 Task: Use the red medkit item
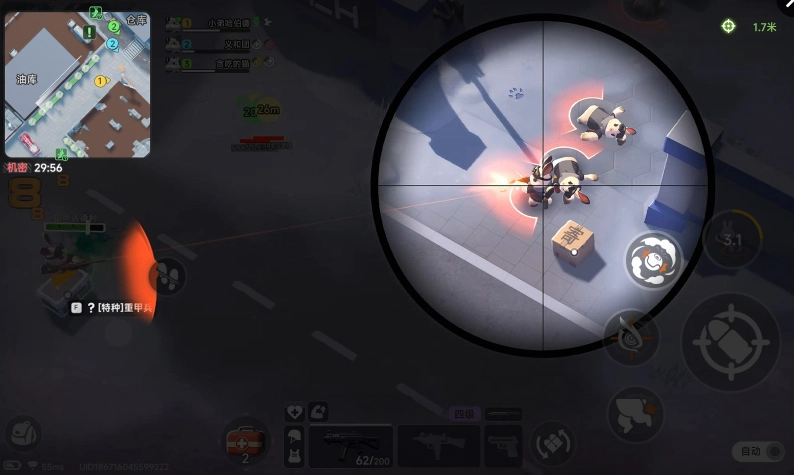coord(245,441)
